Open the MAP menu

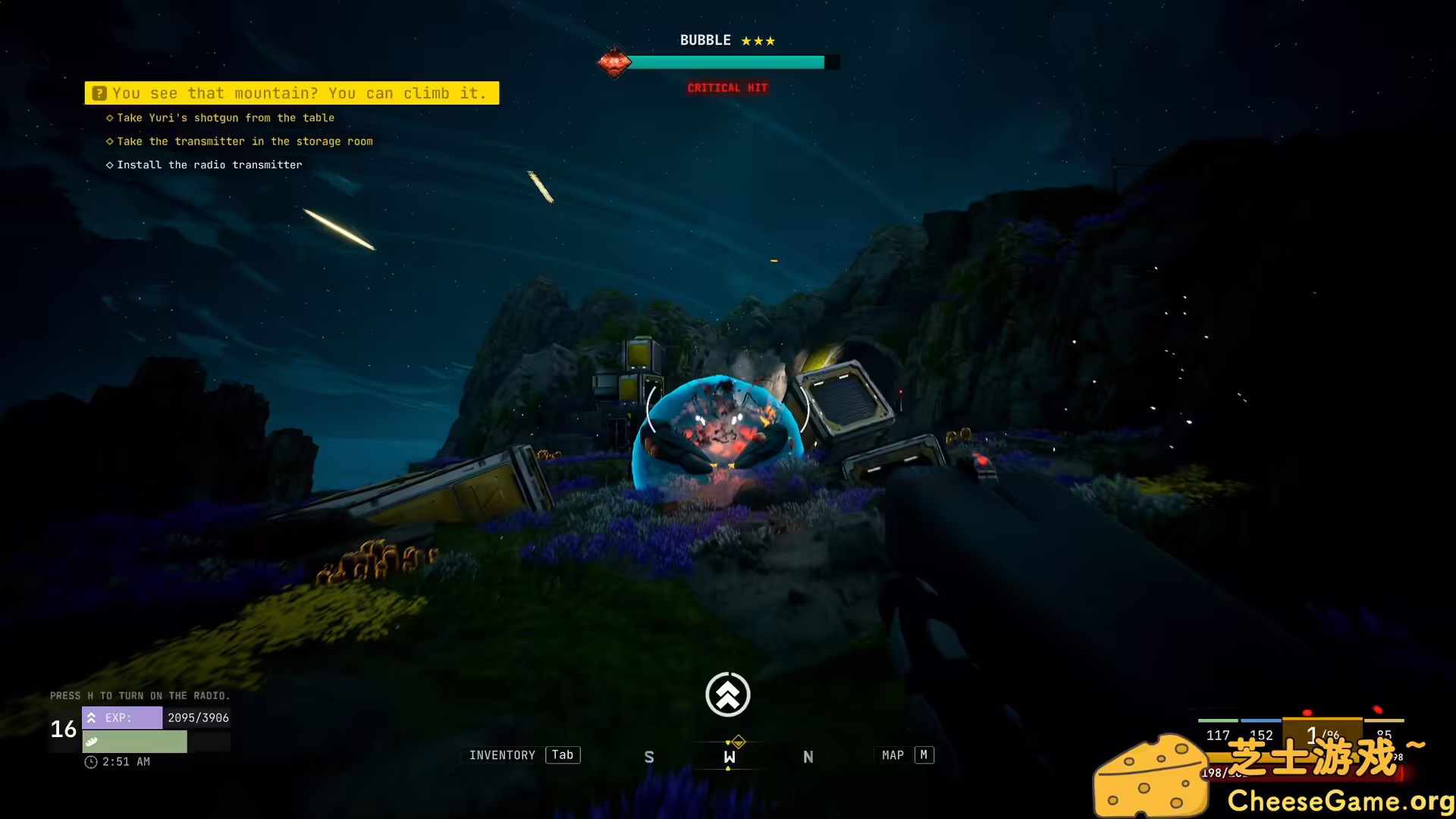[x=893, y=755]
